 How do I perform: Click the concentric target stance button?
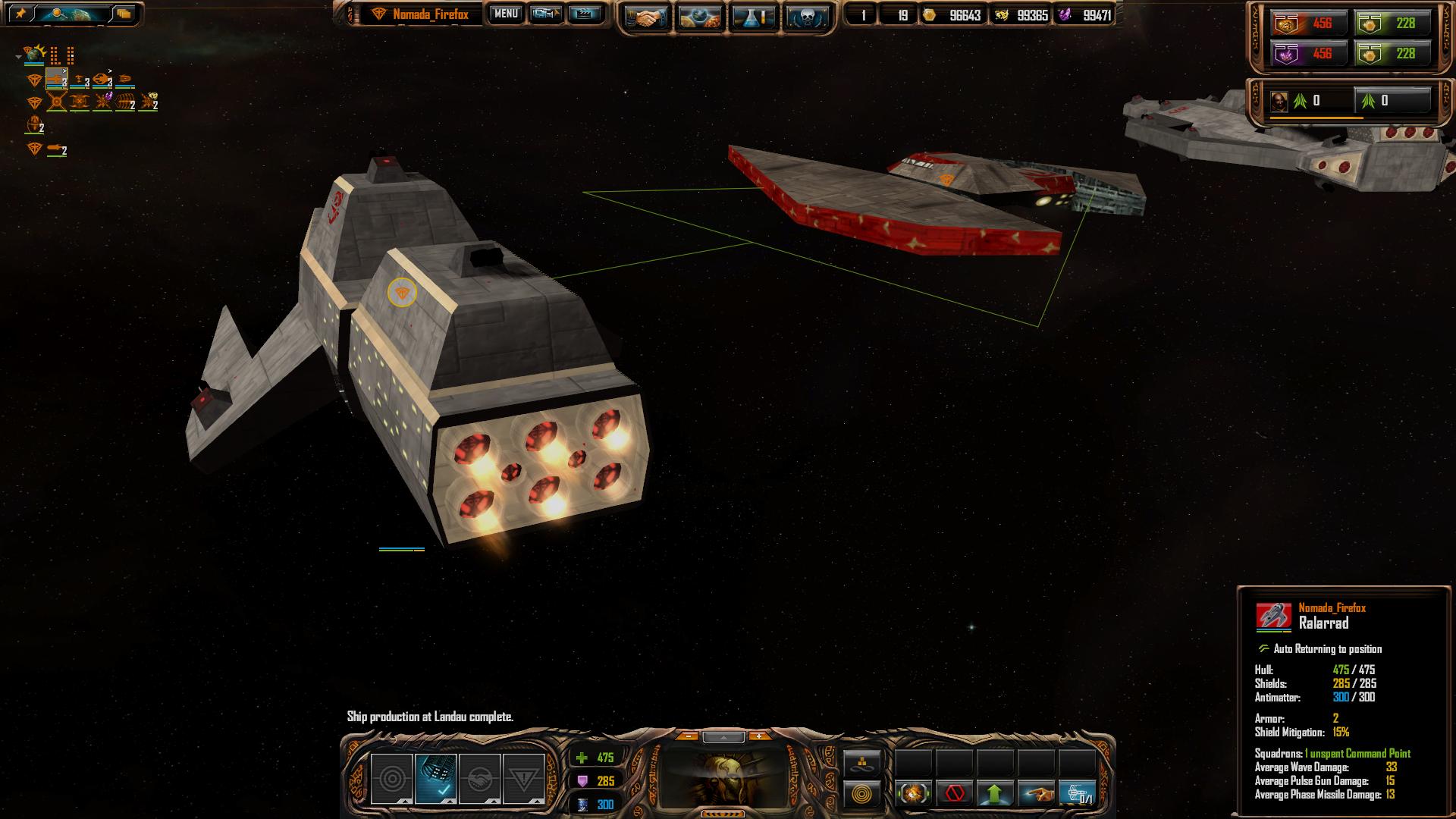392,779
